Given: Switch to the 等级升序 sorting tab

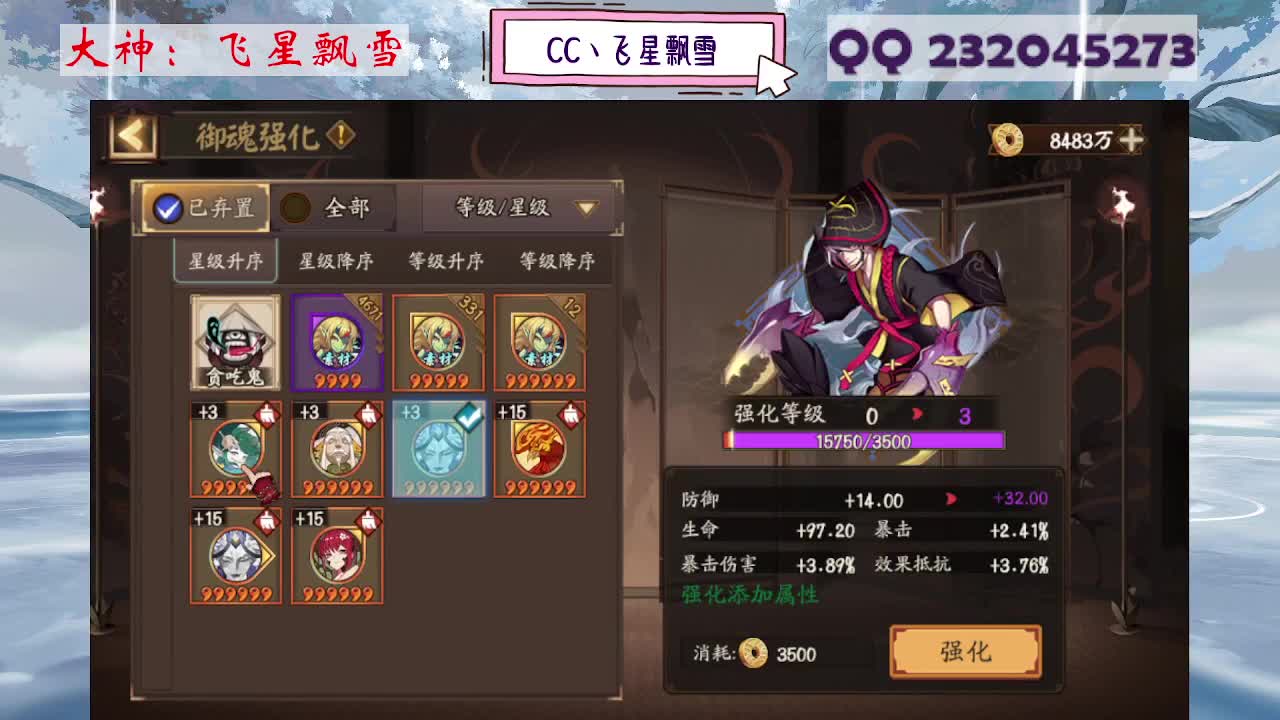Looking at the screenshot, I should point(449,259).
